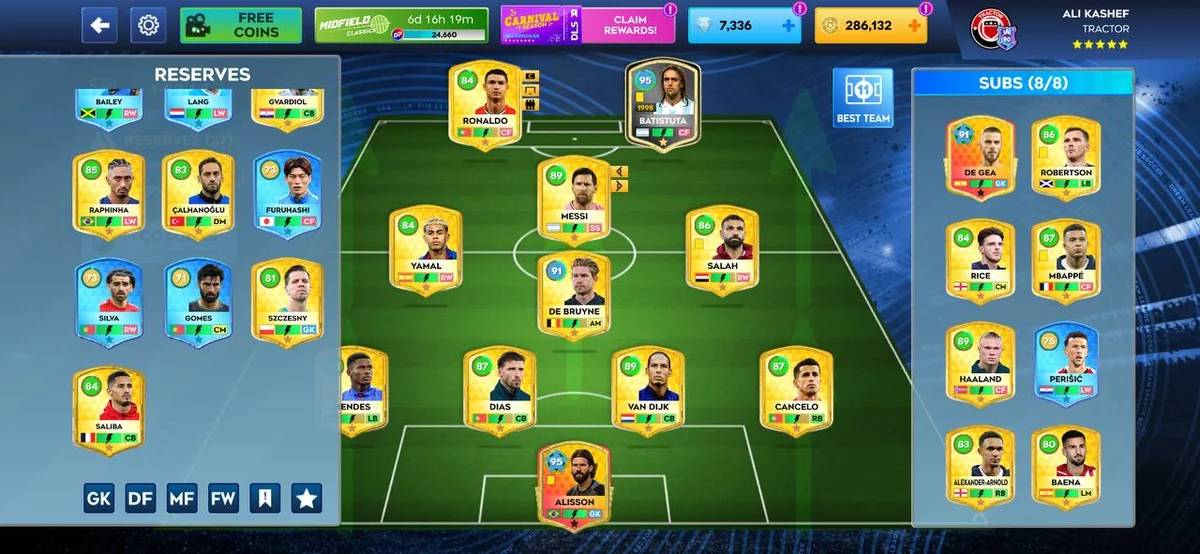Select Haaland from the subs
This screenshot has width=1200, height=554.
(x=980, y=362)
